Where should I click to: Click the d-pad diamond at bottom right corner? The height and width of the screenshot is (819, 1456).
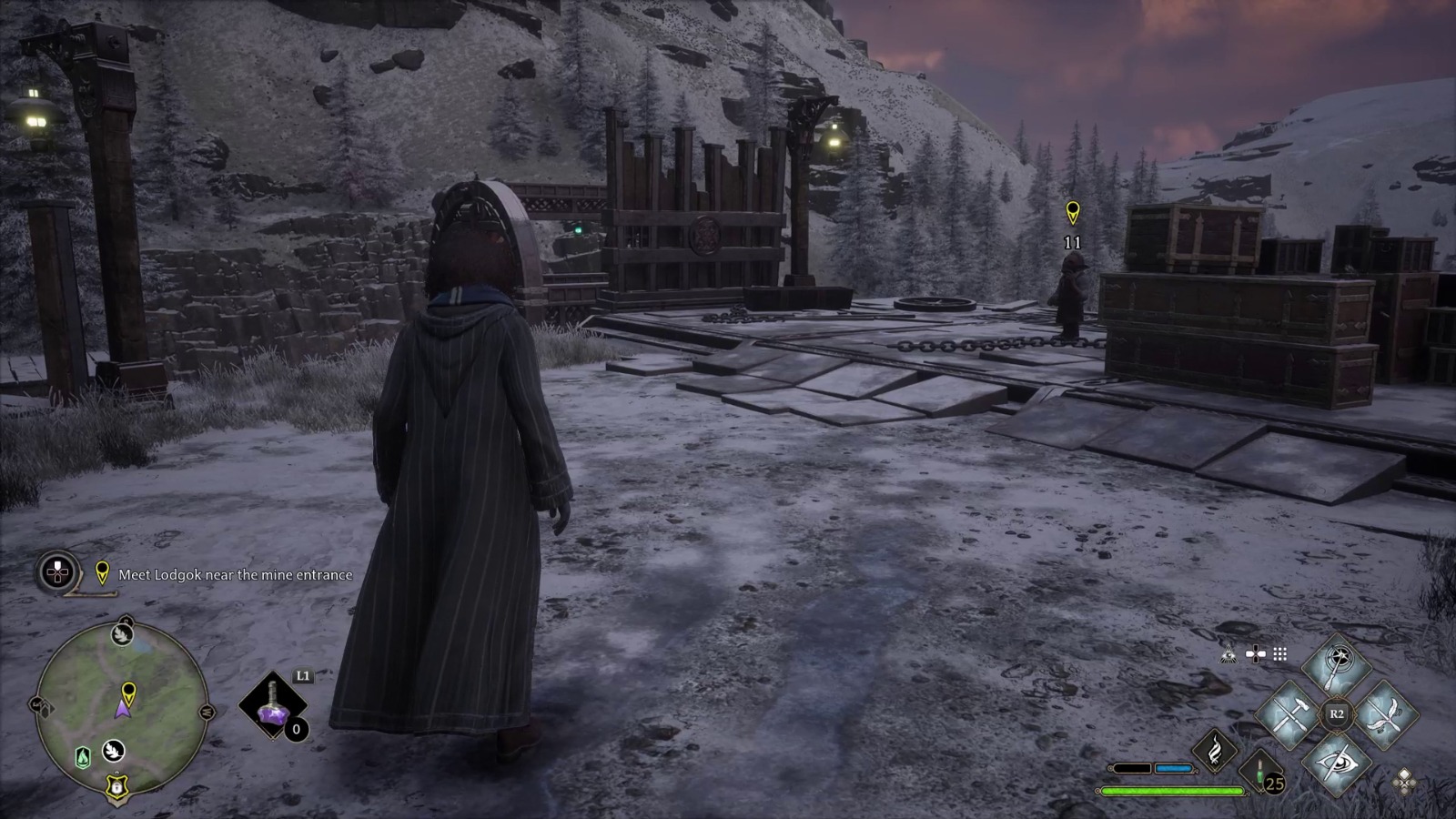(x=1404, y=784)
